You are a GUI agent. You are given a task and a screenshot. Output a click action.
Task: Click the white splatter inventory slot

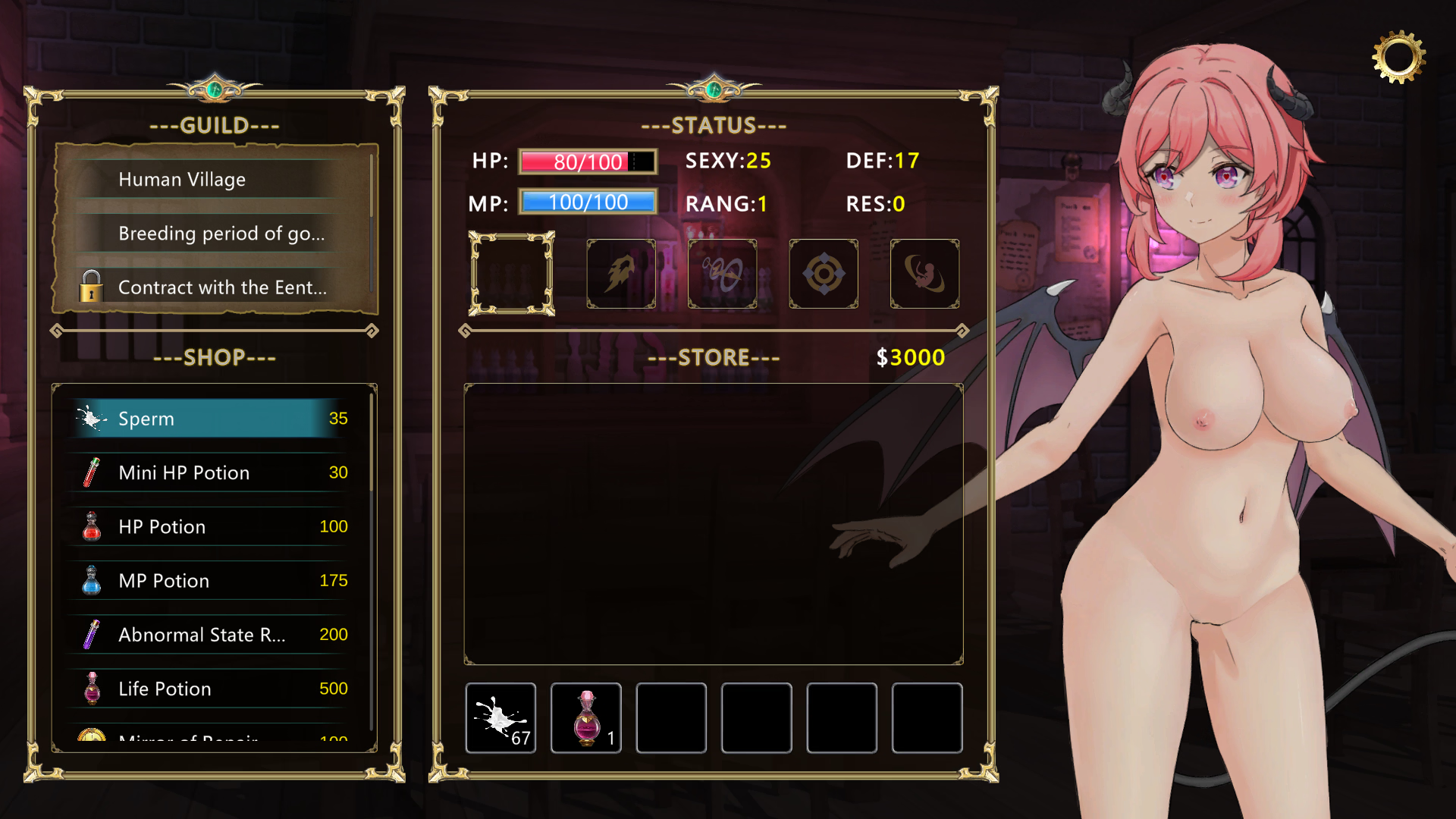tap(500, 717)
